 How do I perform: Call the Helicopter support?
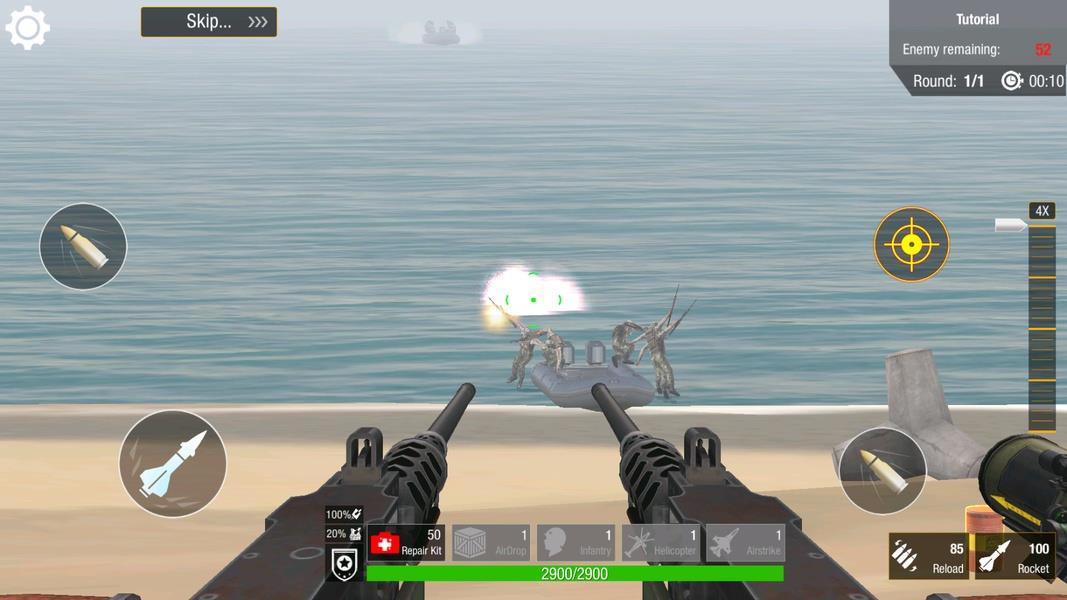(661, 543)
